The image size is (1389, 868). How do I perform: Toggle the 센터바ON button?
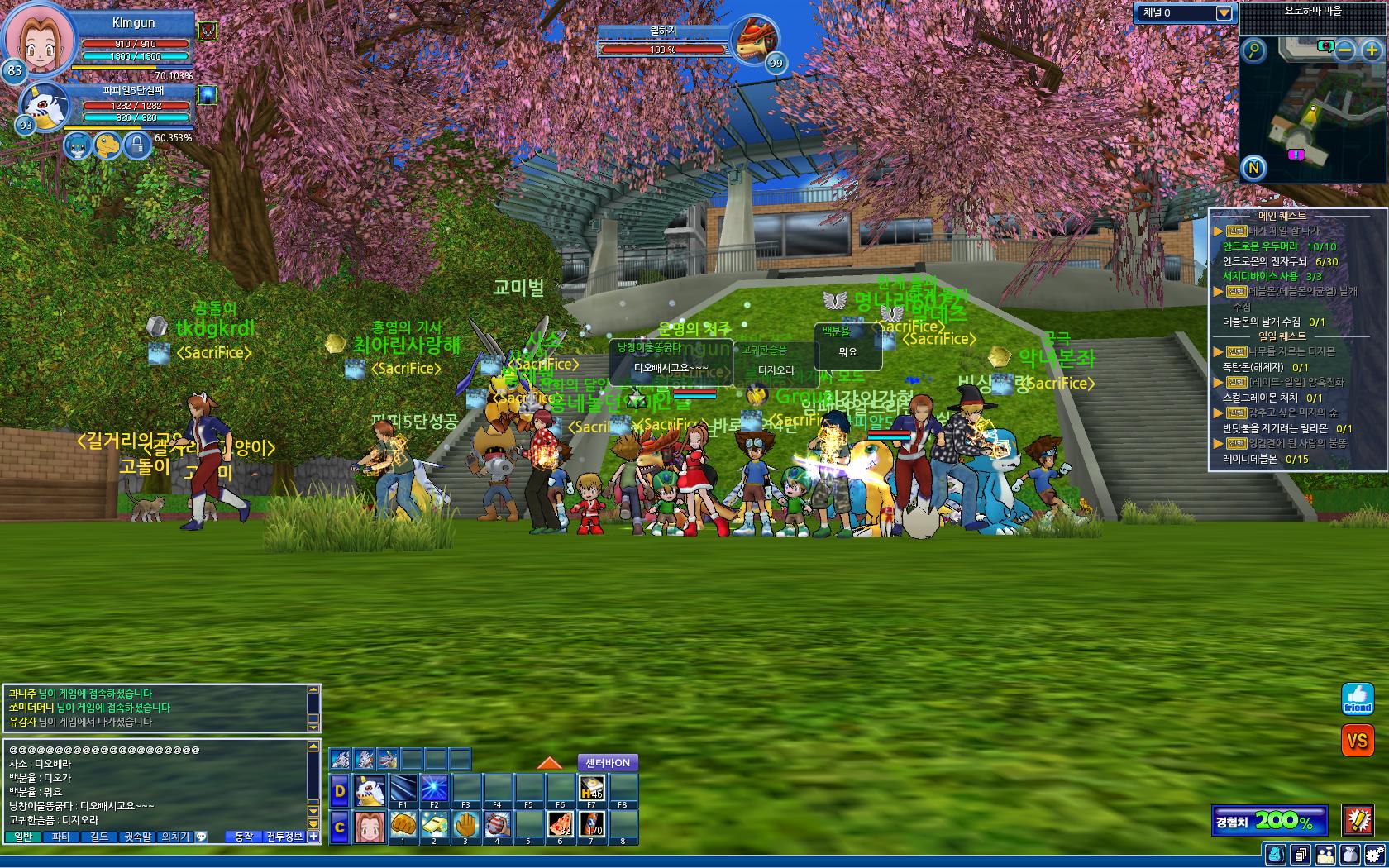608,762
